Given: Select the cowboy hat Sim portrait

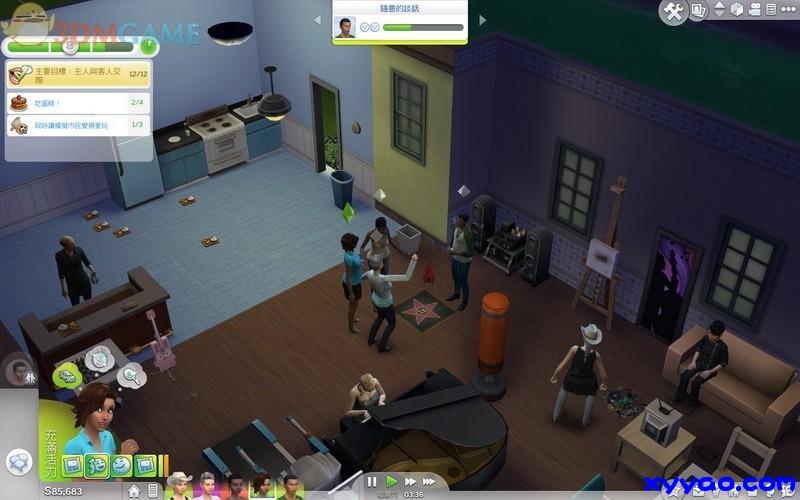Looking at the screenshot, I should [x=181, y=487].
